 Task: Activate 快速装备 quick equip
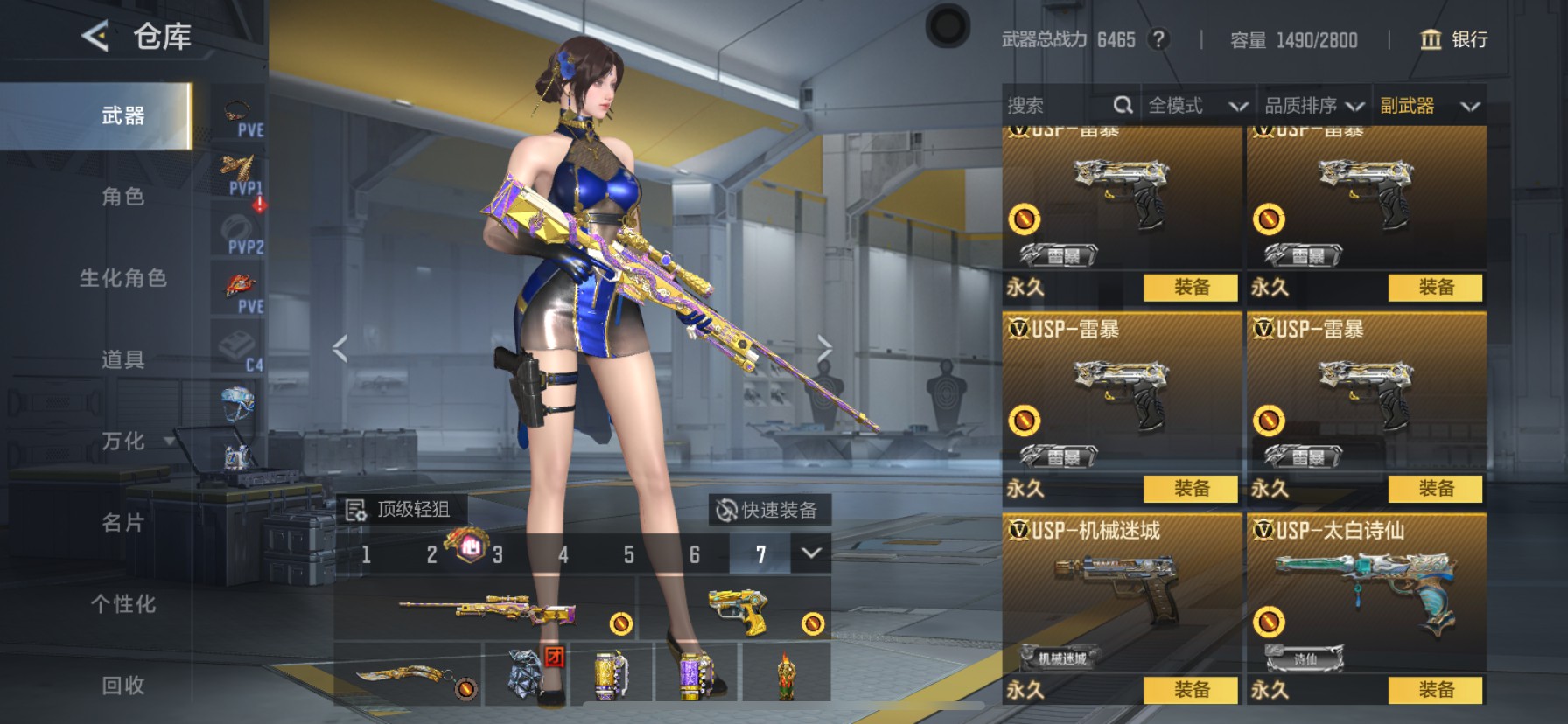click(x=767, y=510)
